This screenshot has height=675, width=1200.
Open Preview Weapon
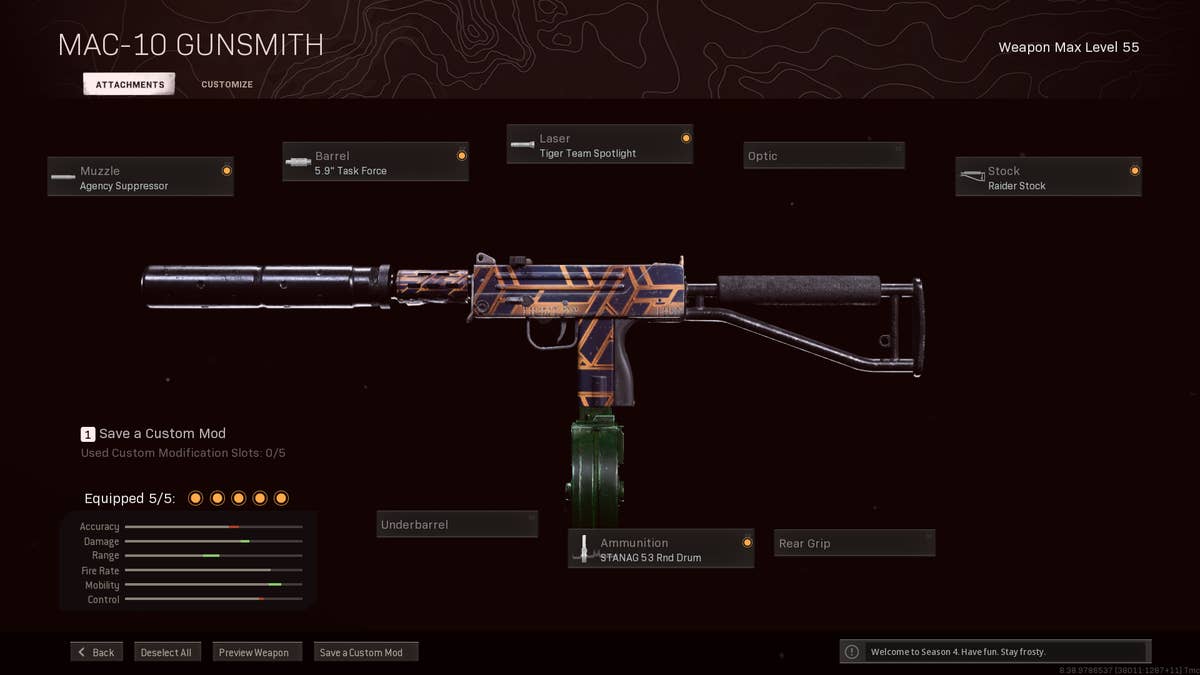click(256, 652)
